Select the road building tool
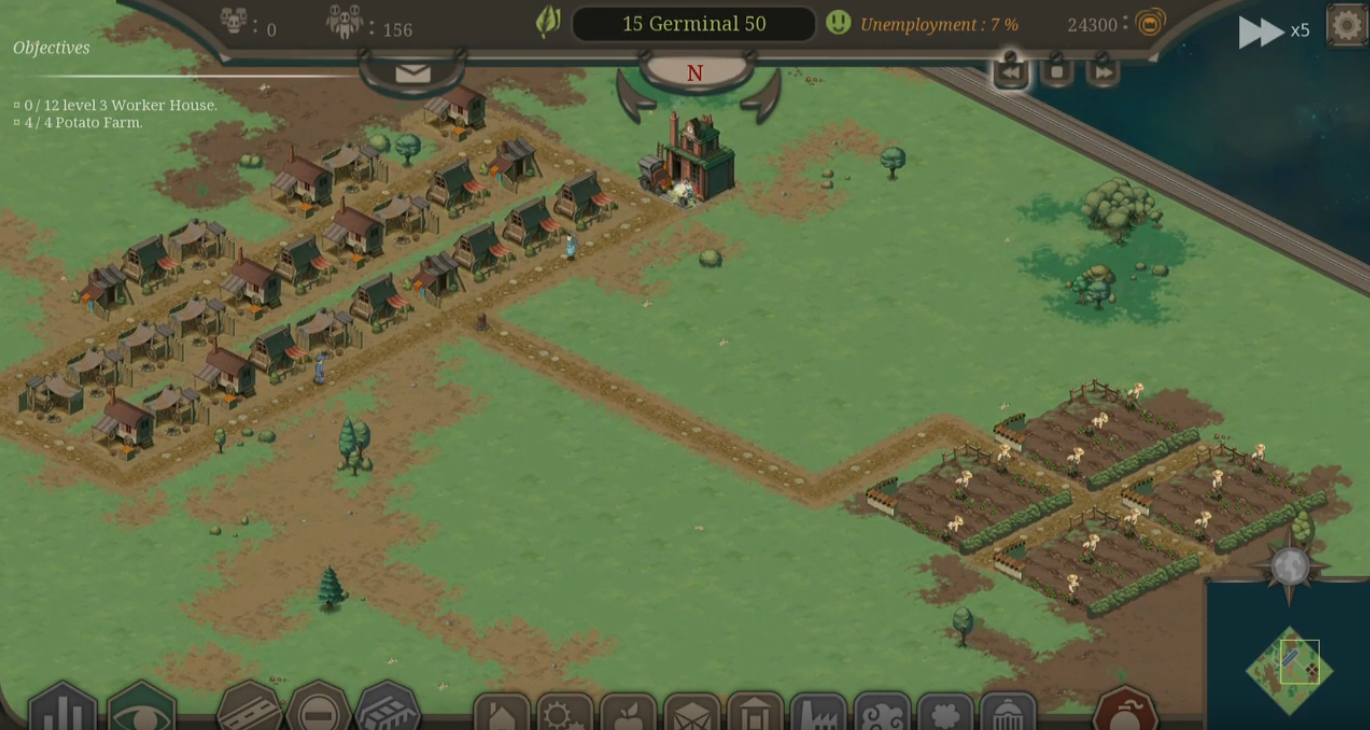Viewport: 1370px width, 730px height. pyautogui.click(x=249, y=709)
